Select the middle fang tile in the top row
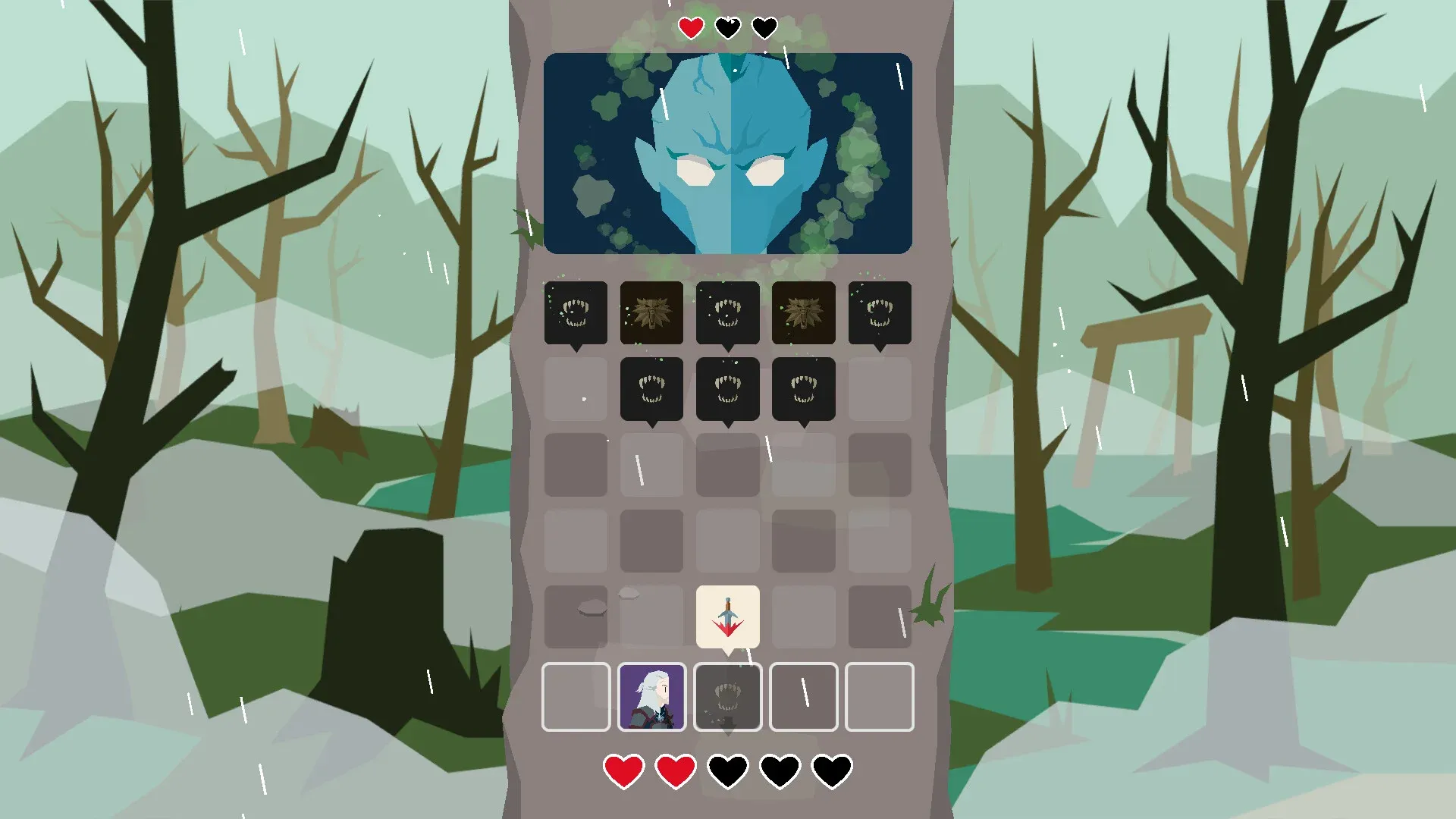 point(727,312)
